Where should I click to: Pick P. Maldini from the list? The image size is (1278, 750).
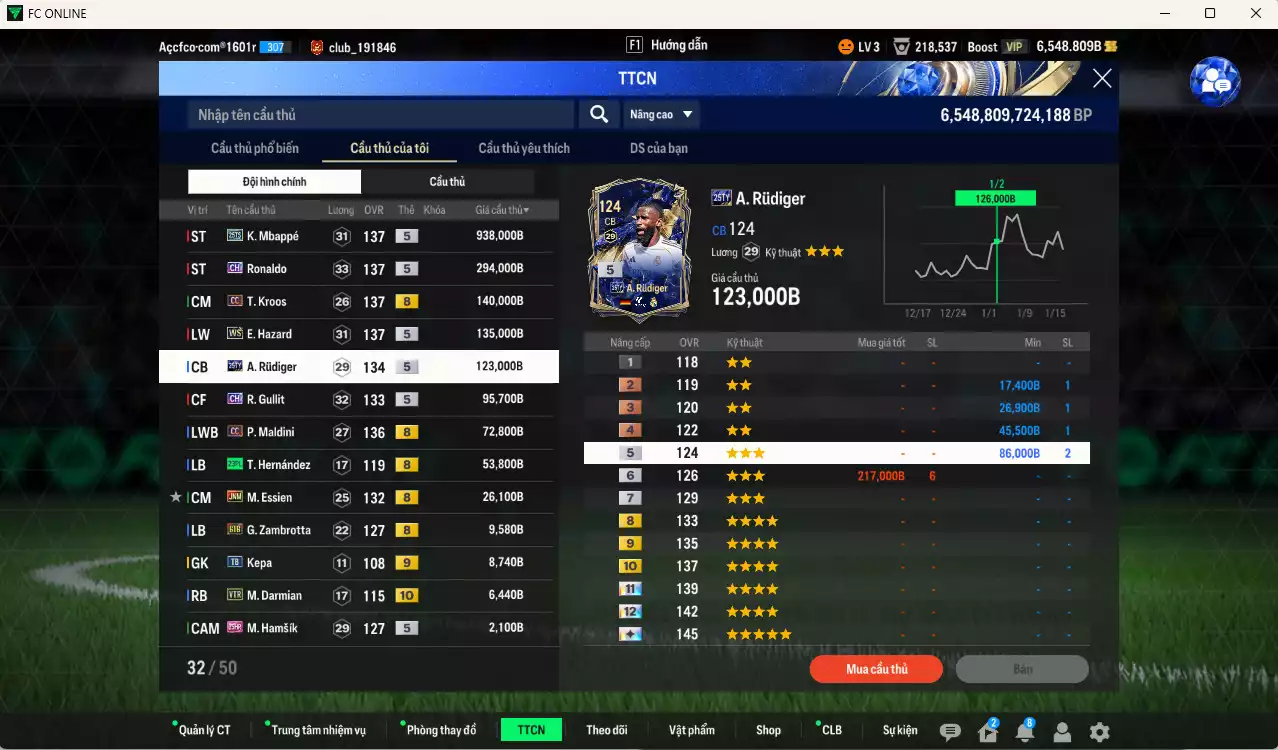[x=358, y=432]
